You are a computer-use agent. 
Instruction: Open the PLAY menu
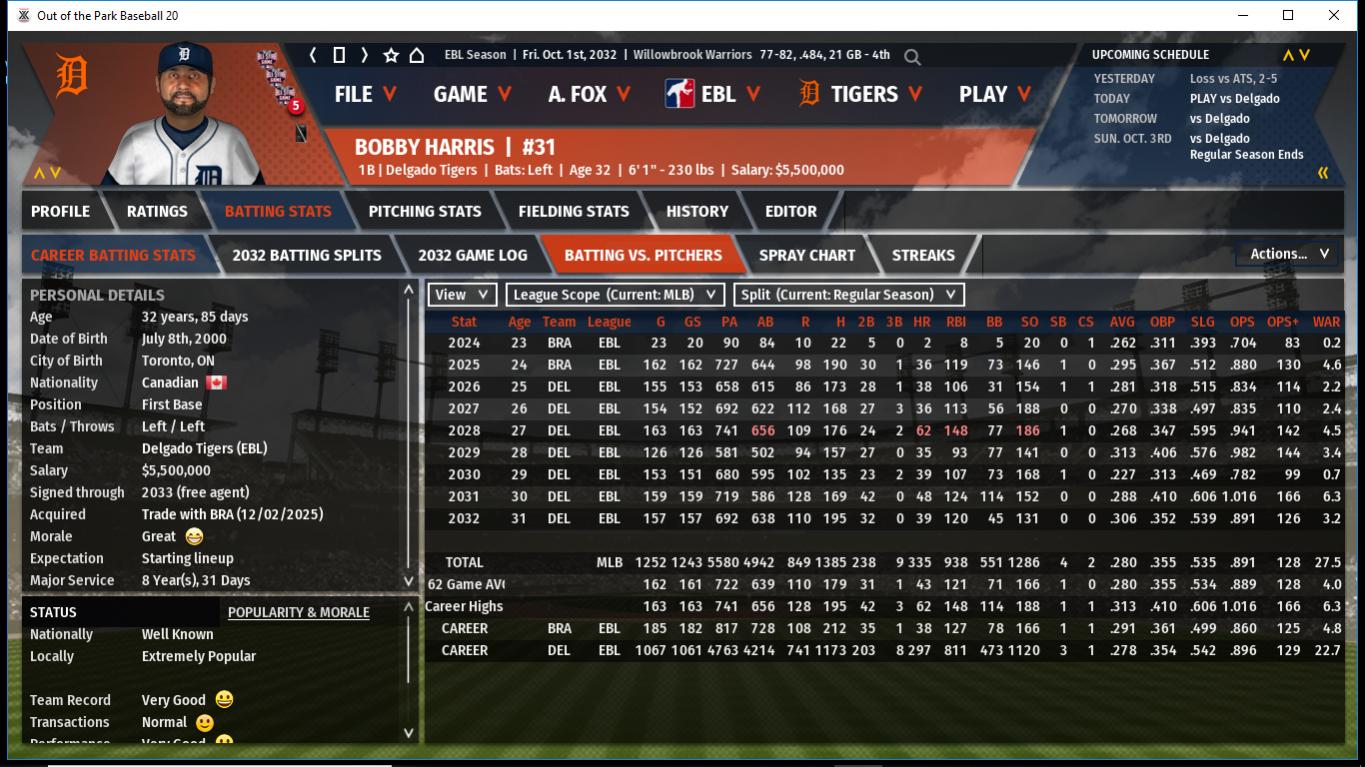pos(994,94)
